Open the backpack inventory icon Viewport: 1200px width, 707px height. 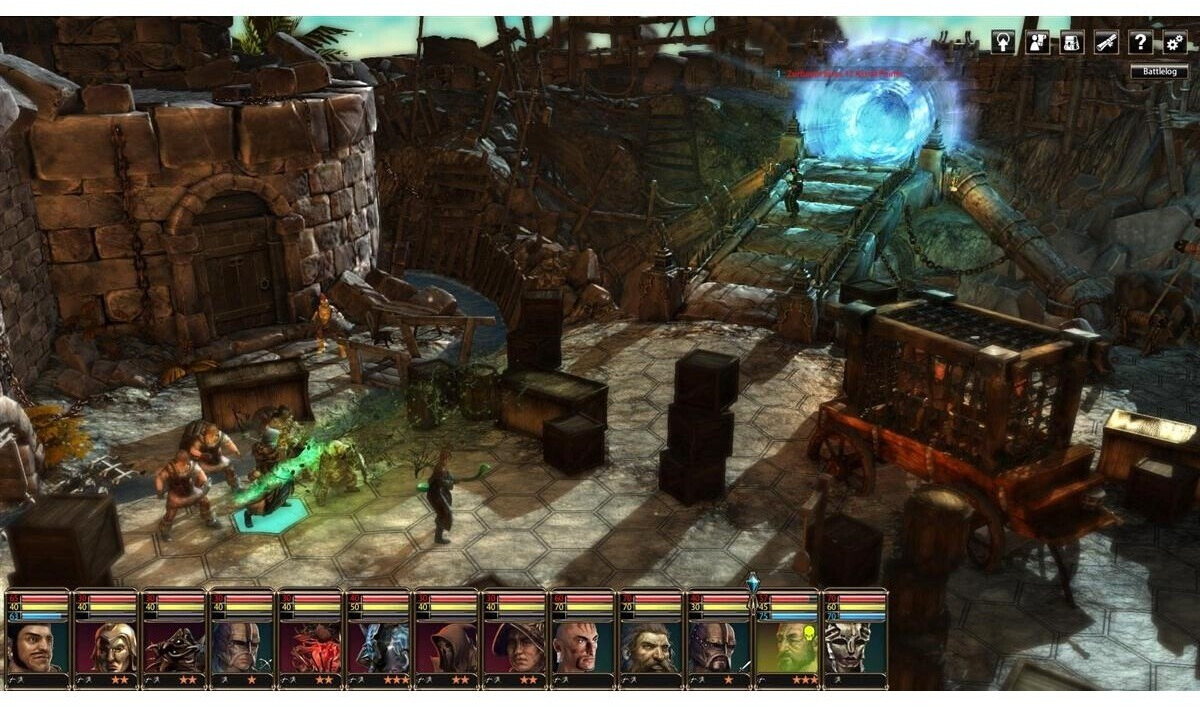point(1072,42)
